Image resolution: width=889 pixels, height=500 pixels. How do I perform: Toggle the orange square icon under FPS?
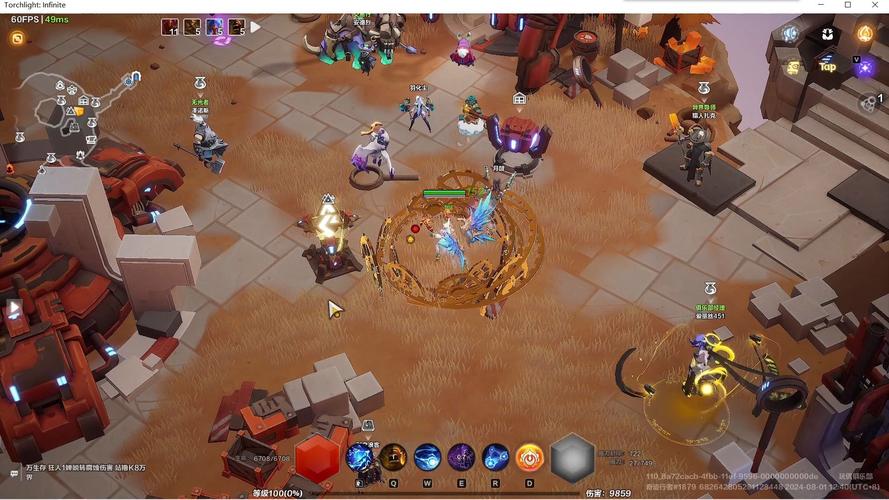pos(17,38)
